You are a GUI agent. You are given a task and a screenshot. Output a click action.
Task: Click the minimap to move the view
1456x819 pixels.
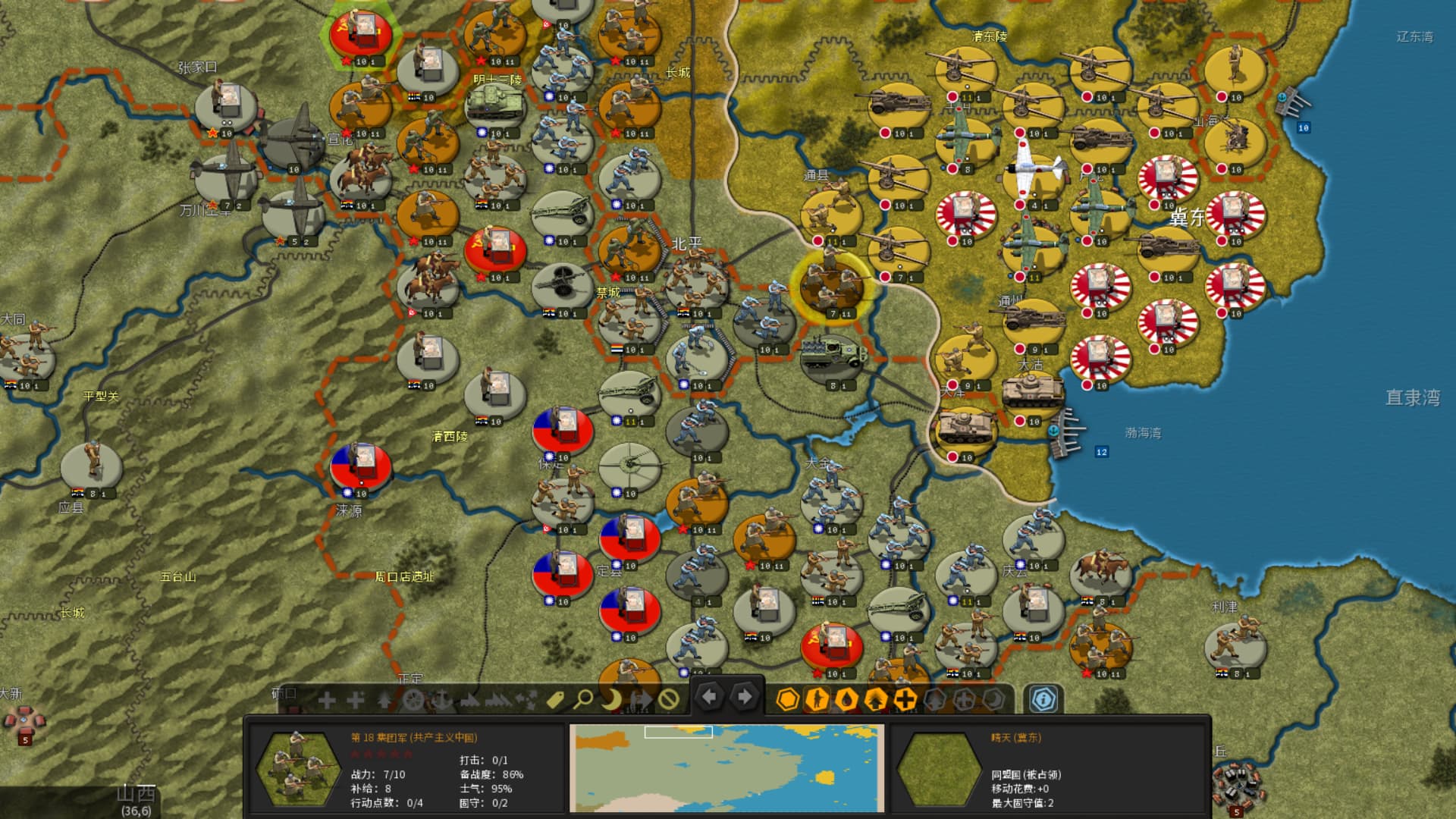(726, 768)
